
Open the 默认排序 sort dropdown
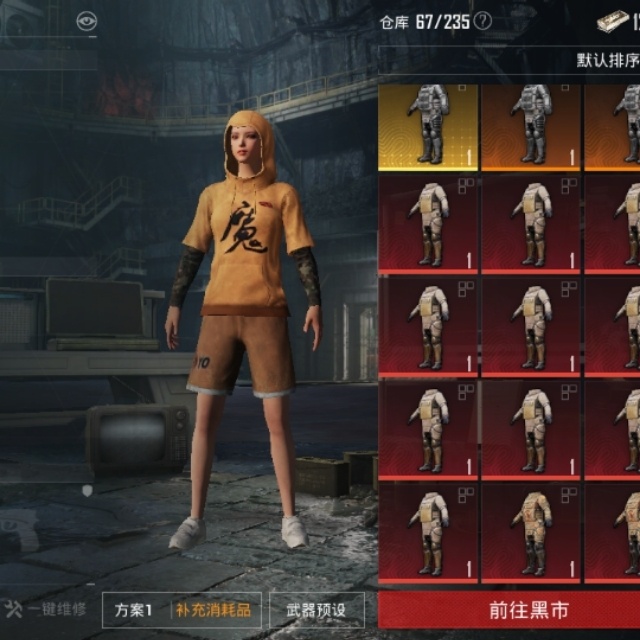(607, 60)
